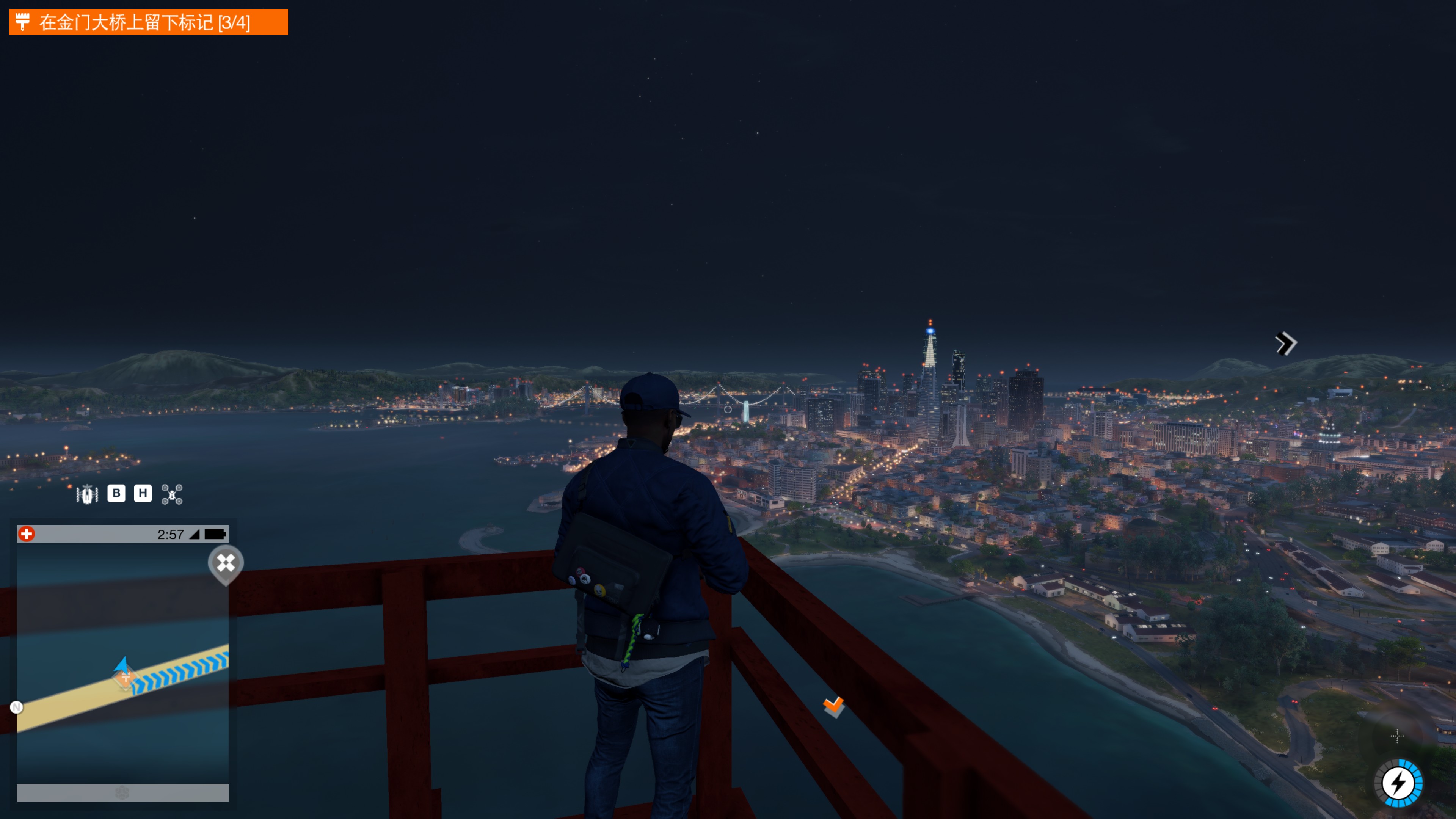Select the RC Jumper gadget icon
Viewport: 1456px width, 819px height.
(87, 494)
